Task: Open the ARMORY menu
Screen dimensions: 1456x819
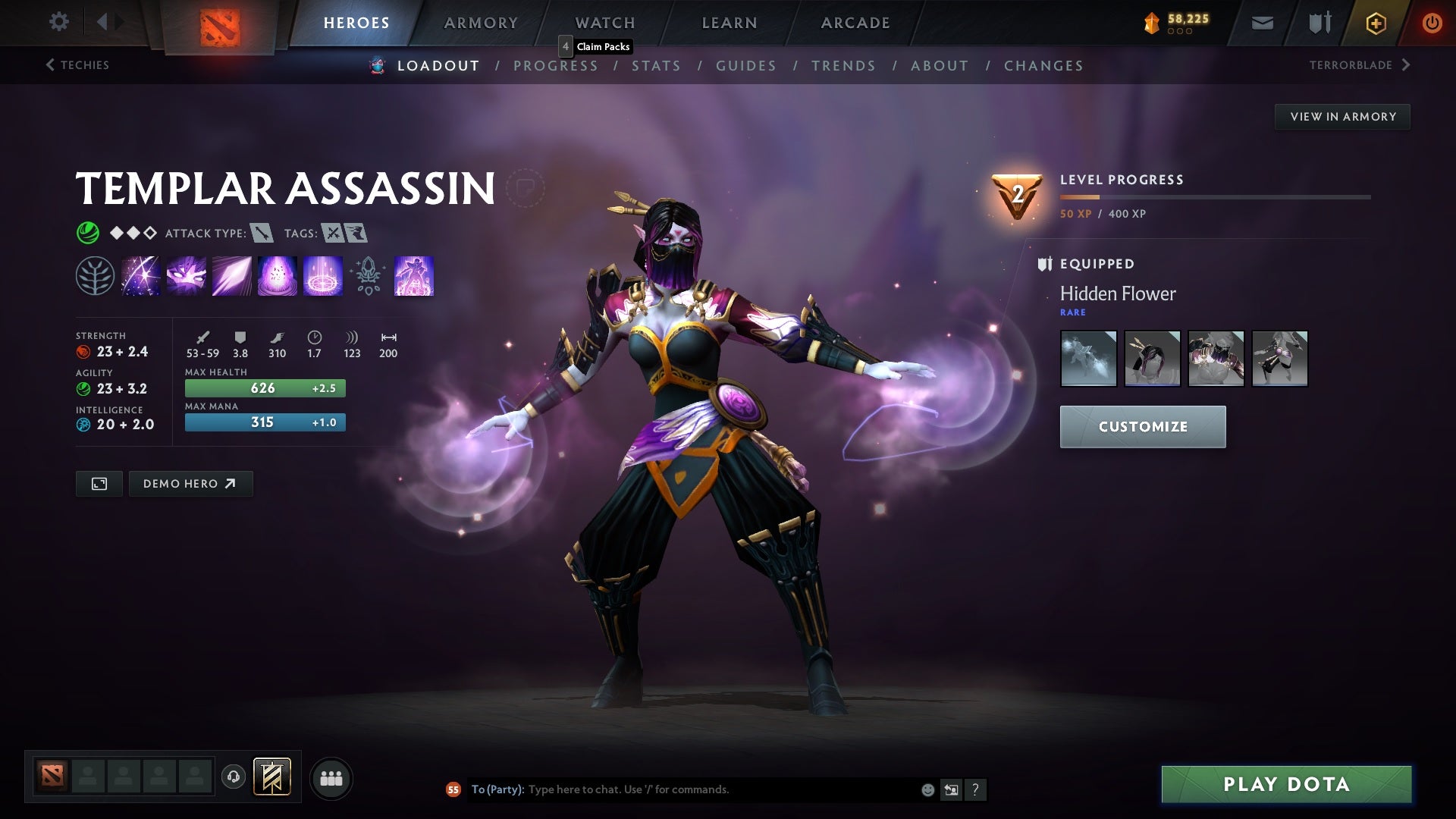Action: click(481, 22)
